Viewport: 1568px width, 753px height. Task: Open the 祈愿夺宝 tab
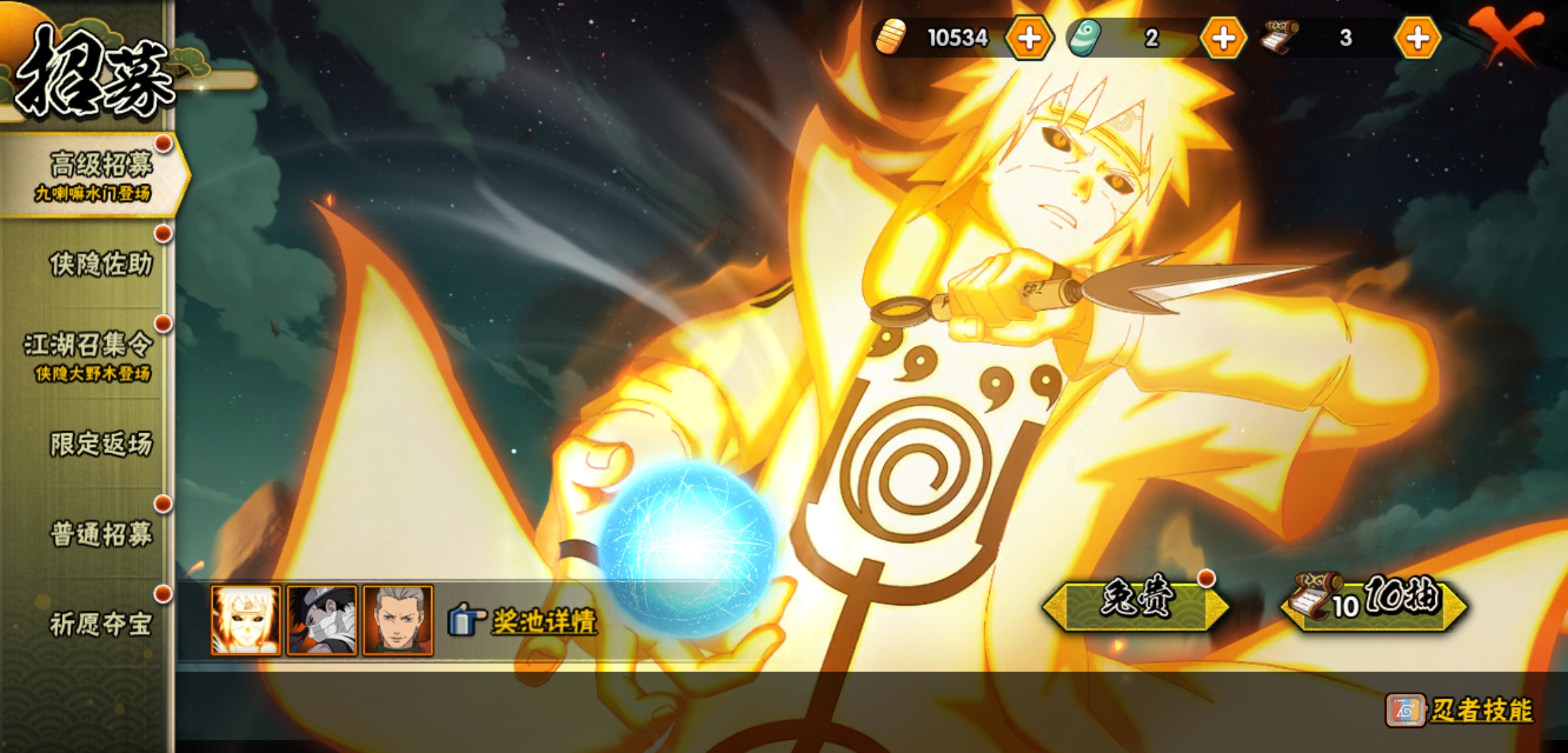click(100, 624)
